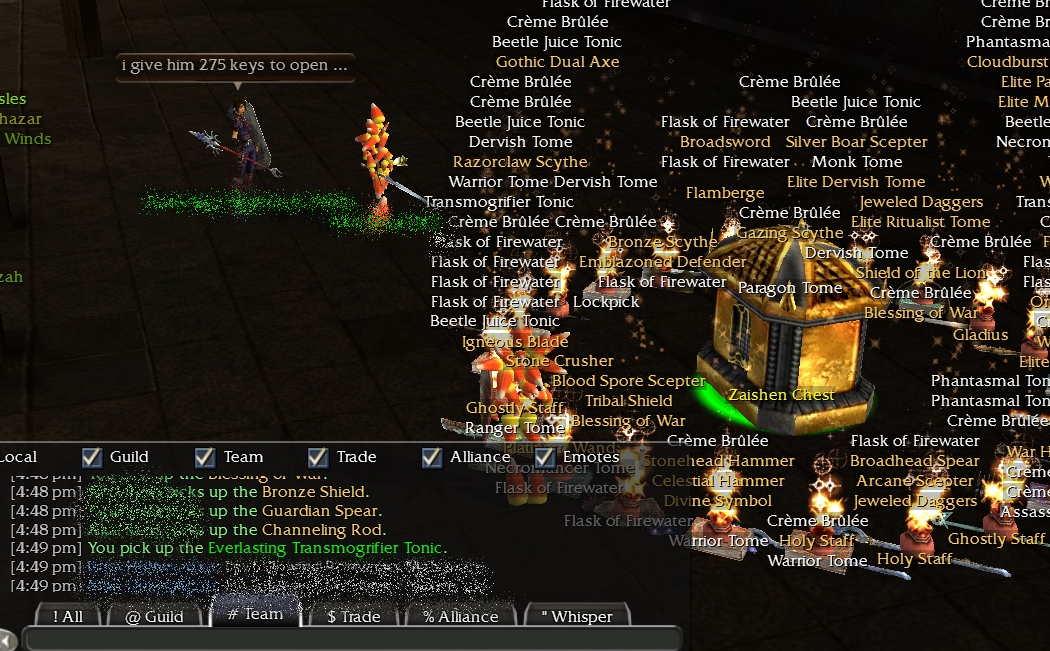Switch to the % Alliance chat tab
This screenshot has width=1050, height=651.
[x=460, y=616]
